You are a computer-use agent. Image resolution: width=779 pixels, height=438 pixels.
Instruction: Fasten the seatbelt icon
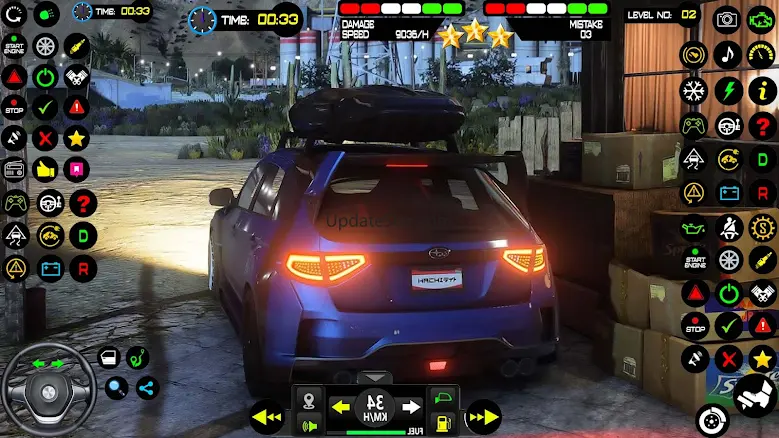tap(727, 226)
